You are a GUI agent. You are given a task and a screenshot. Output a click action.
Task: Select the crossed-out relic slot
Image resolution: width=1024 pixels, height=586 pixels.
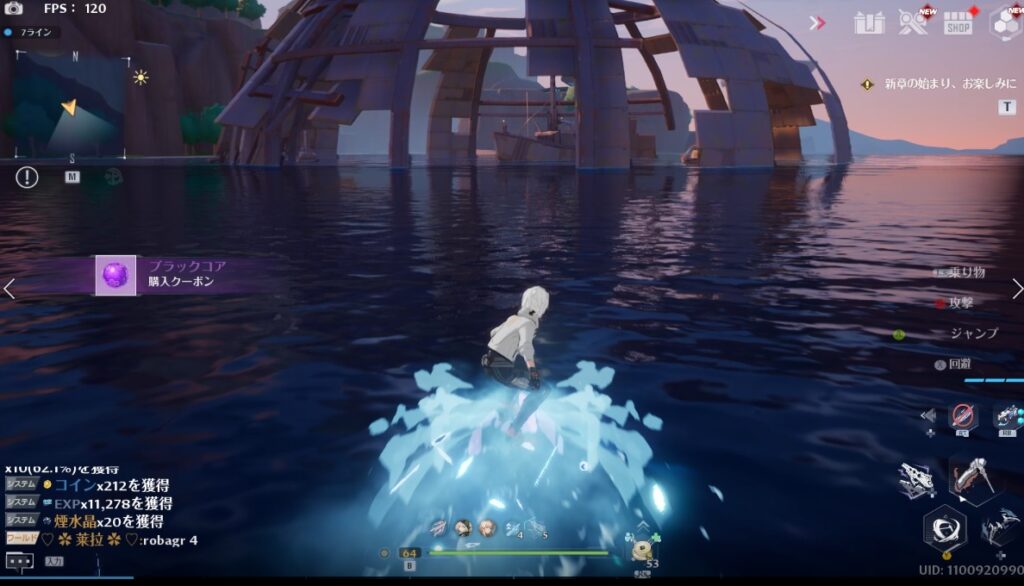click(x=963, y=416)
